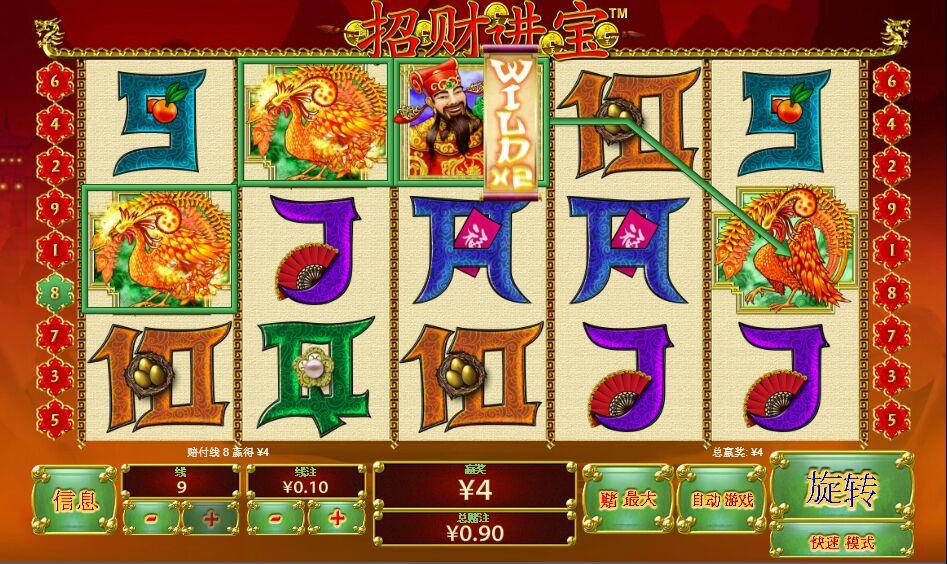Toggle 快速 模式 turbo mode
The image size is (947, 564).
(x=841, y=543)
